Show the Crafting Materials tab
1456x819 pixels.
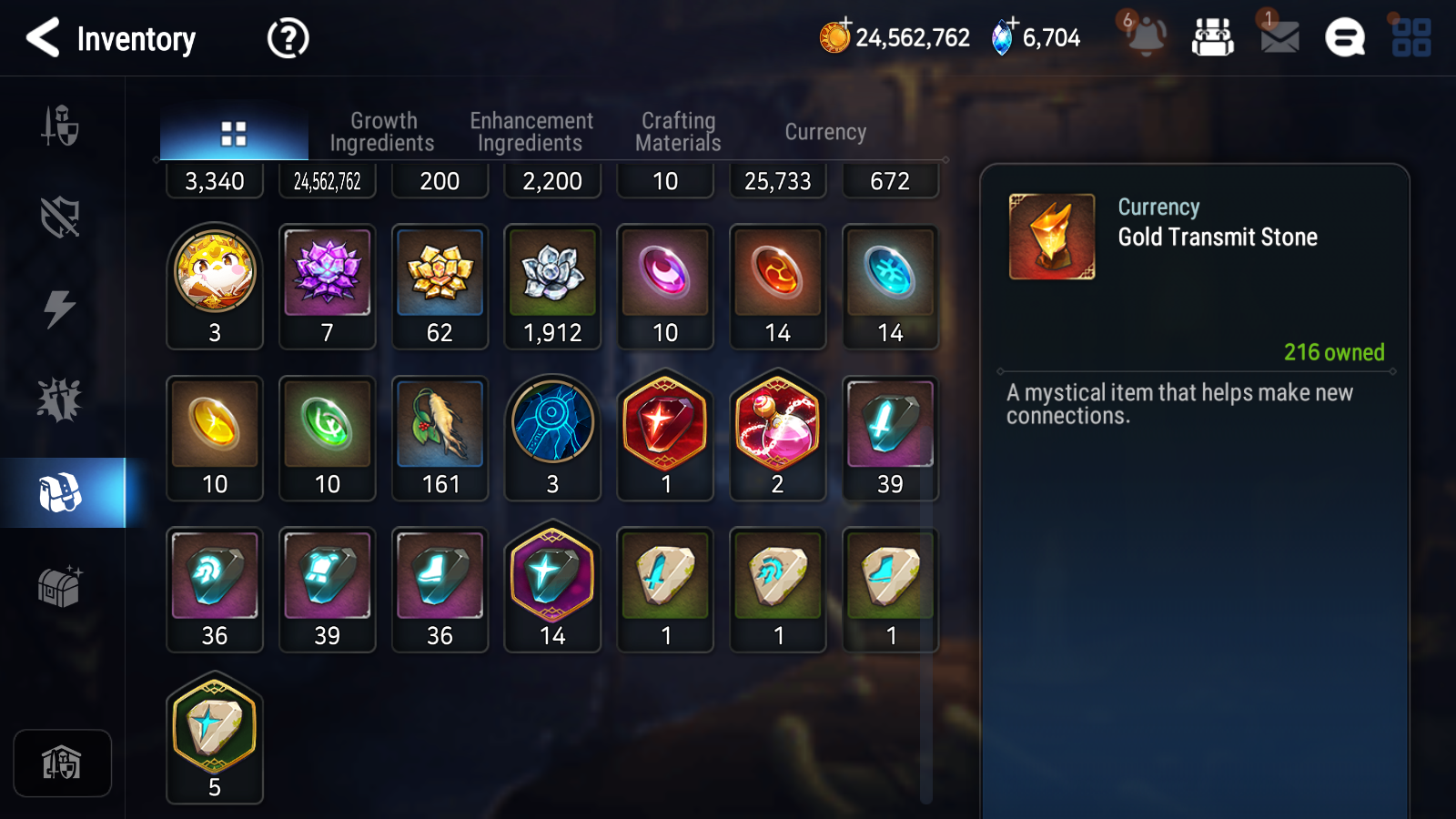pos(678,132)
